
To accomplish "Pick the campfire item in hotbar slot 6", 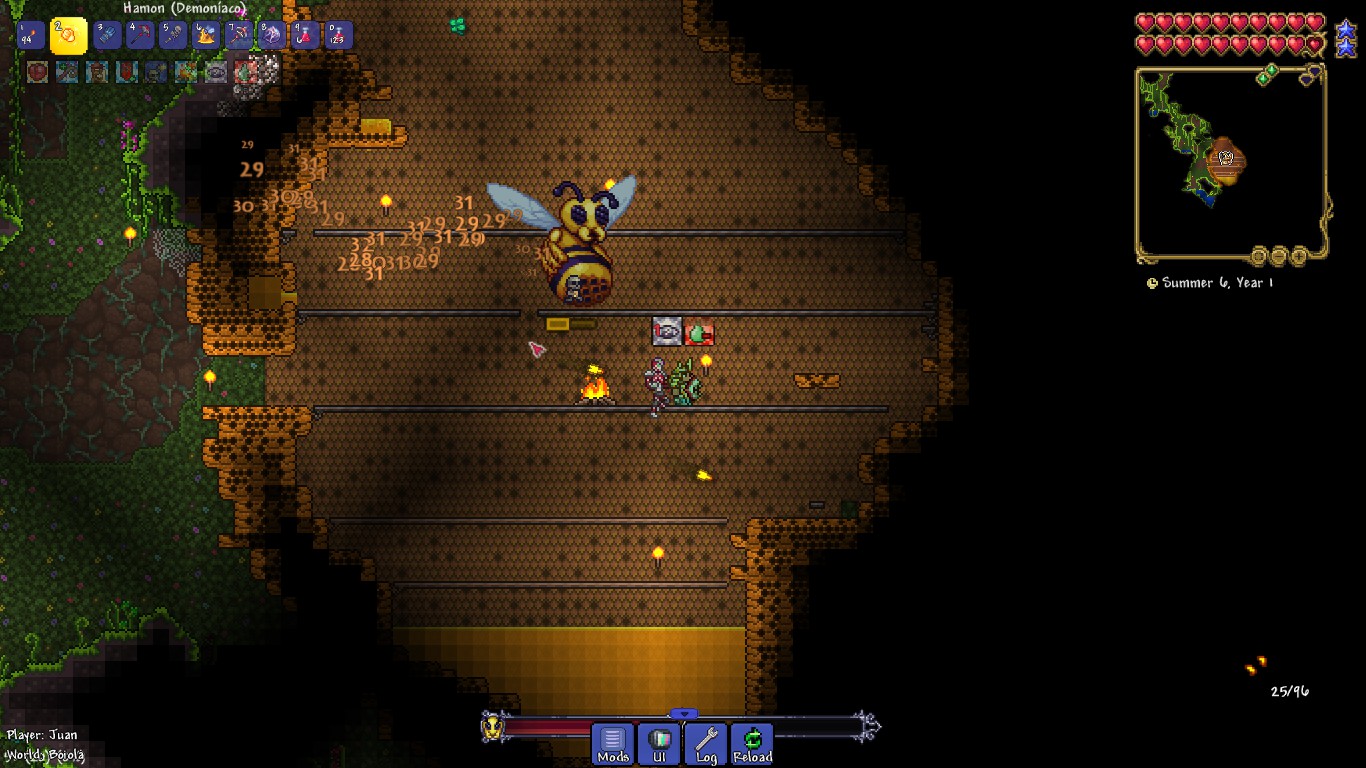I will point(206,36).
